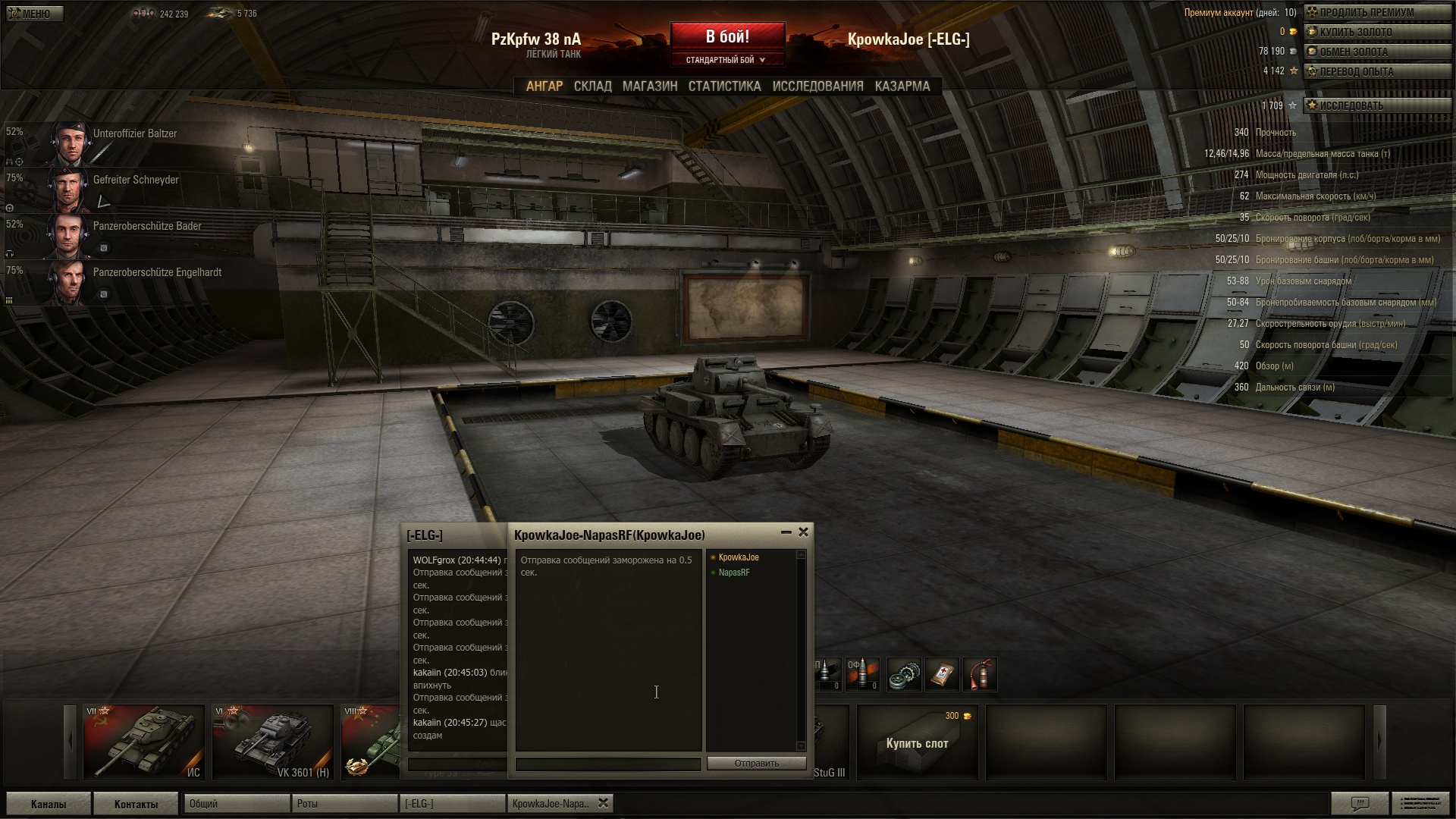
Task: Send the message with Отправить
Action: pyautogui.click(x=756, y=764)
